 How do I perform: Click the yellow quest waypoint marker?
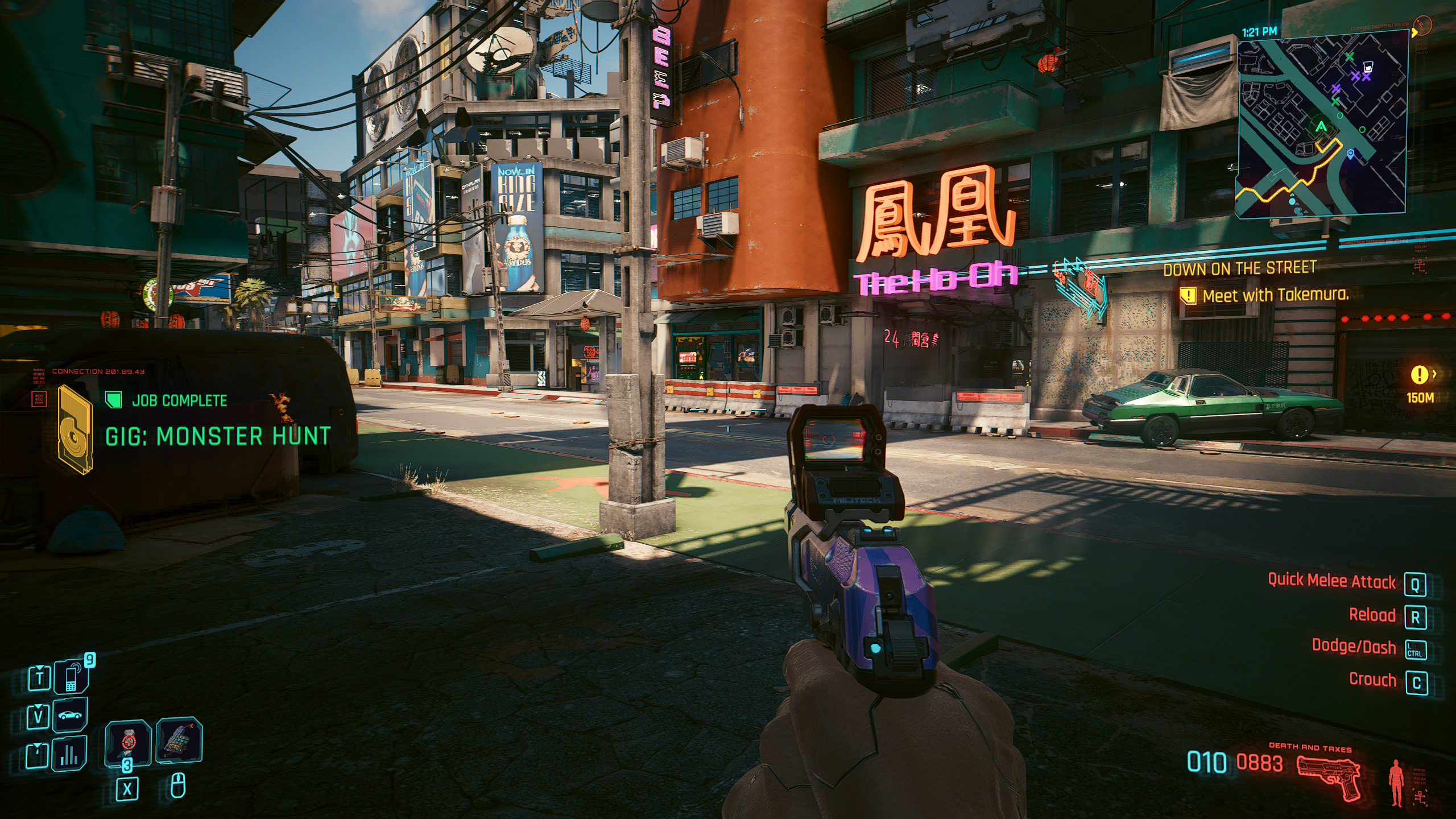coord(1420,374)
